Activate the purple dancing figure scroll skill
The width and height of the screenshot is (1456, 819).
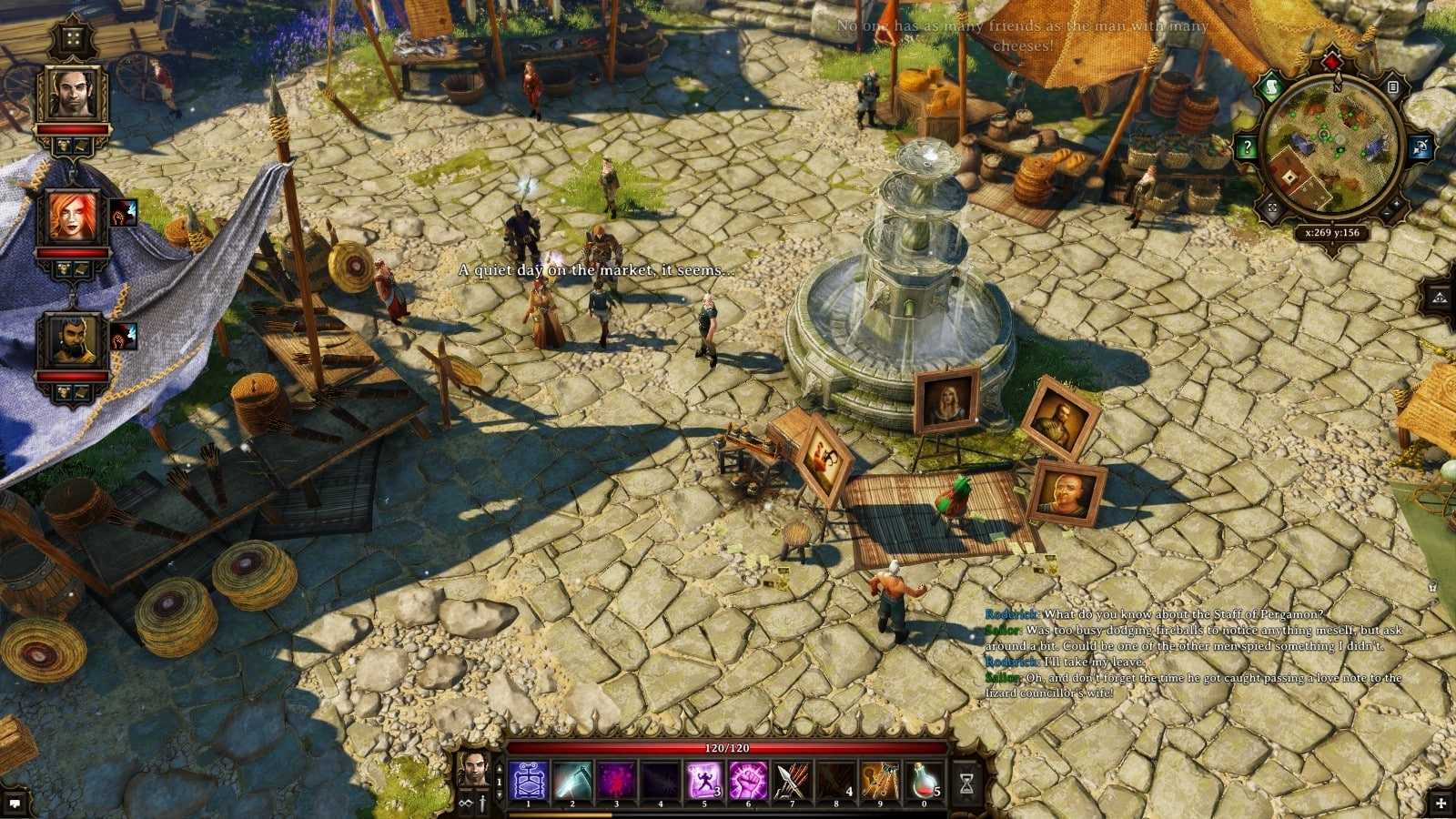(704, 781)
